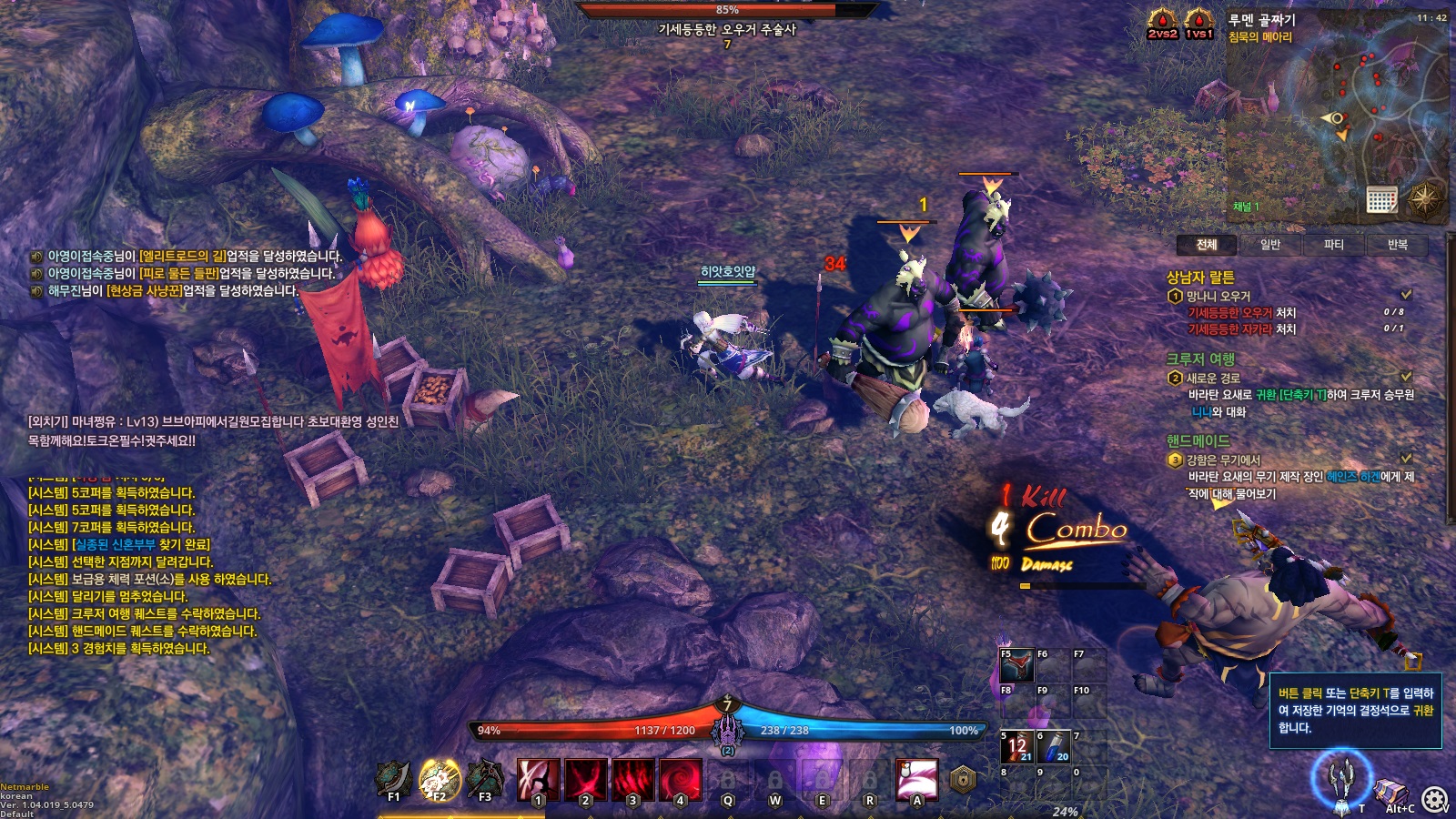Select the F1 axe weapon stance
The height and width of the screenshot is (819, 1456).
(392, 779)
